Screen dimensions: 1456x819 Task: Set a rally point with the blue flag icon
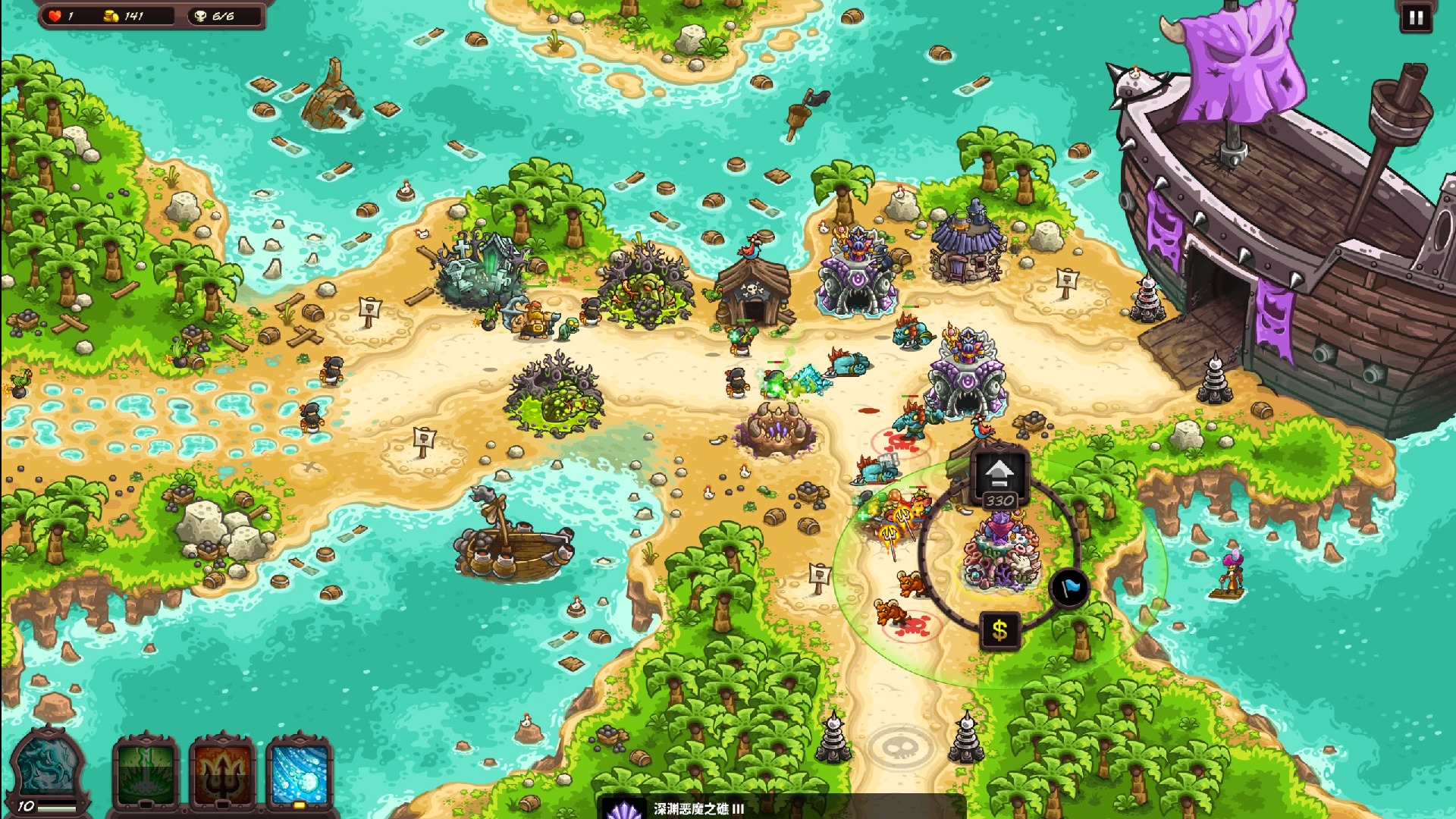[1067, 588]
